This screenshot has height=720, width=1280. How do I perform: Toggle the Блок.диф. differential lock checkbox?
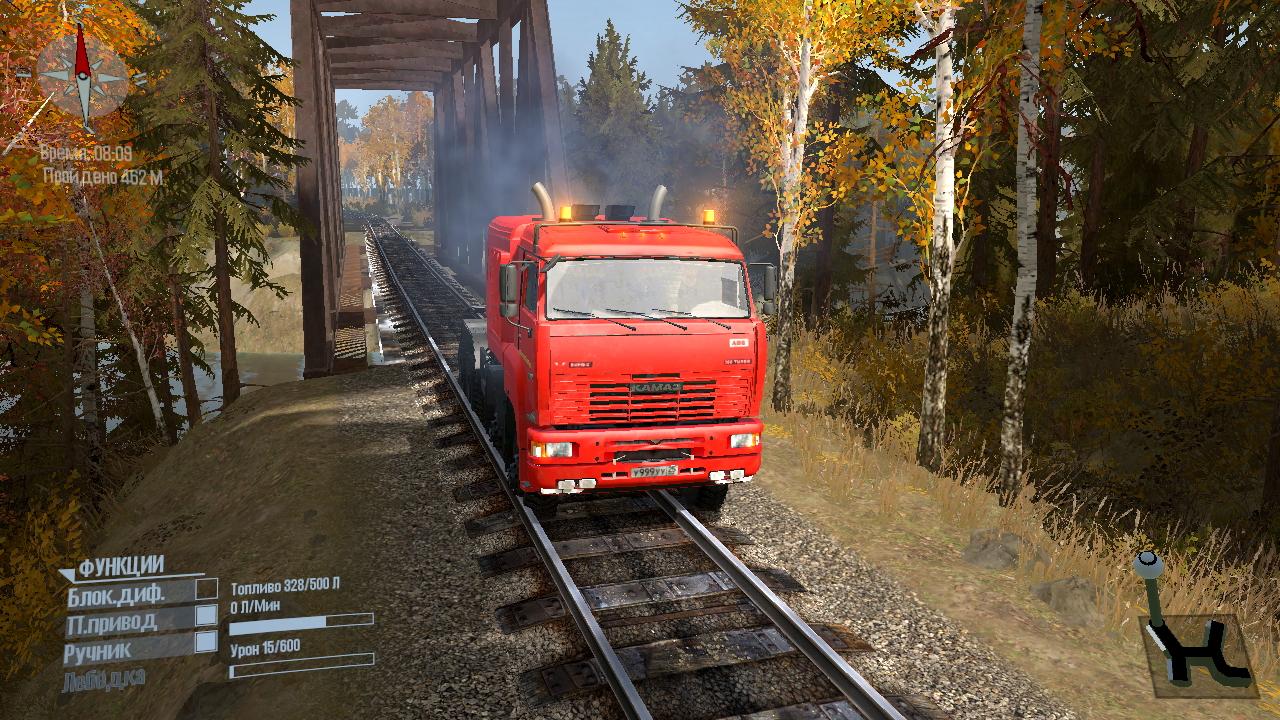coord(206,589)
